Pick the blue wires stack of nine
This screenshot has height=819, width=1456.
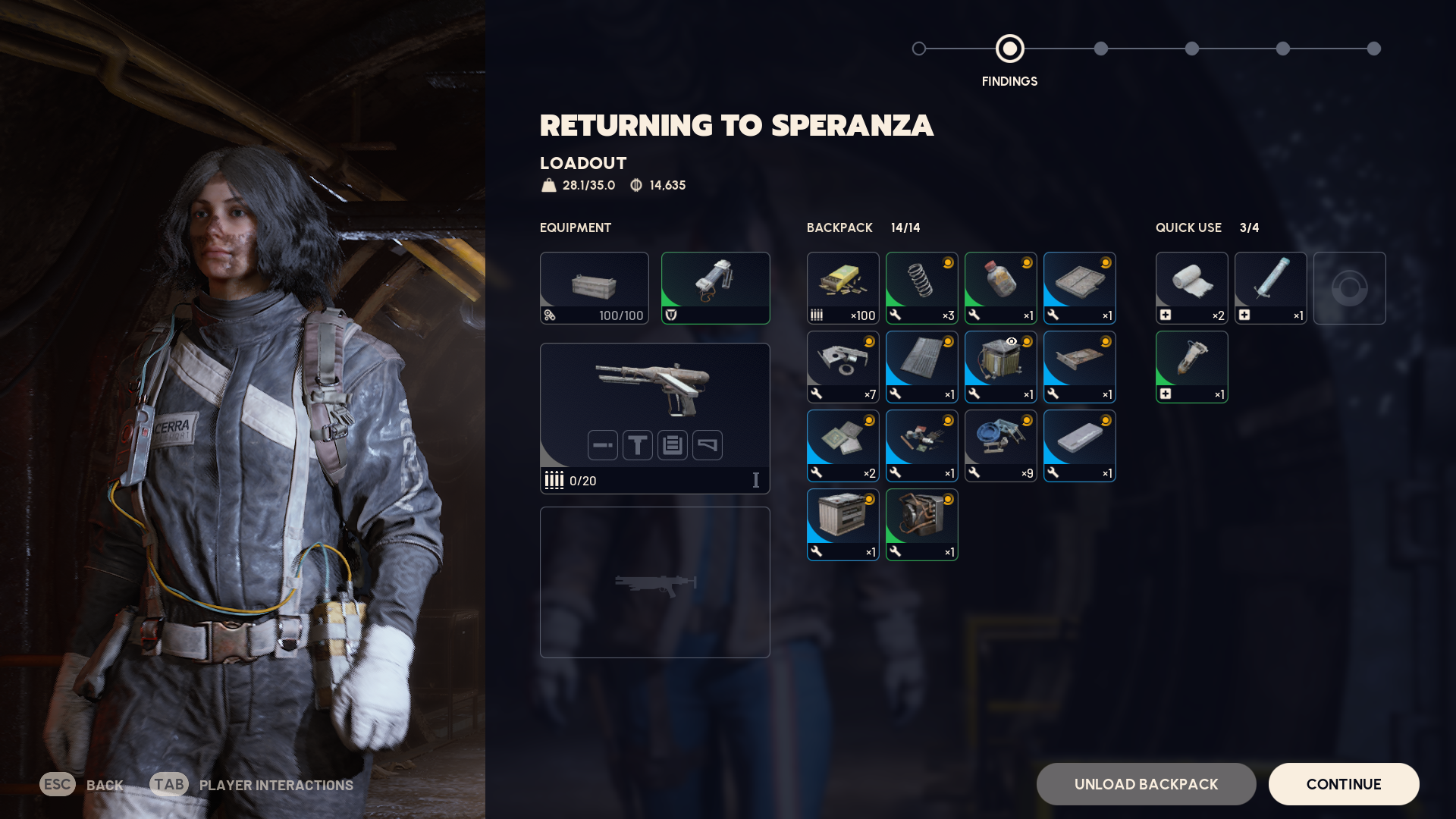click(x=1000, y=446)
